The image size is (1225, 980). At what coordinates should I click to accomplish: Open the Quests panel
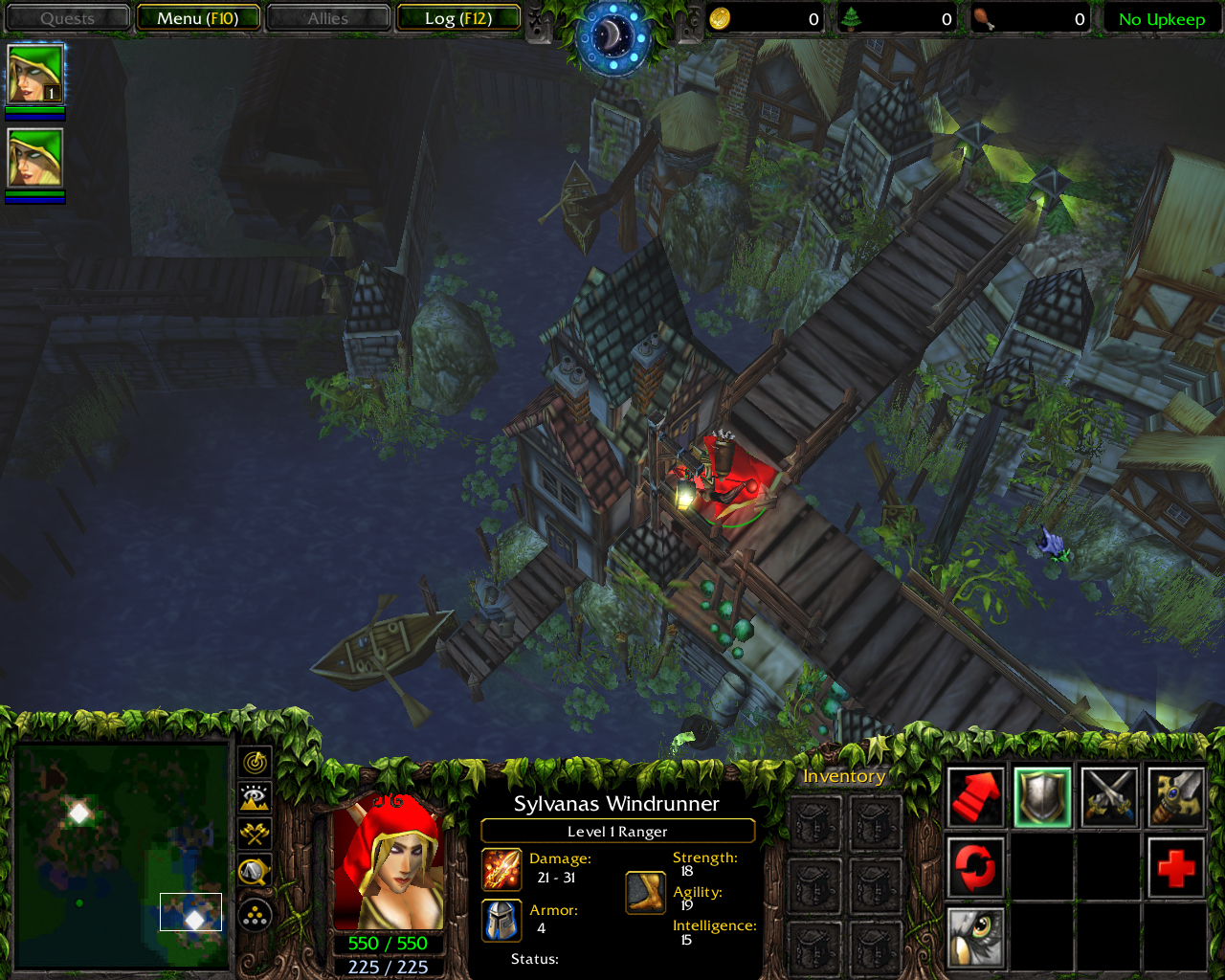67,18
